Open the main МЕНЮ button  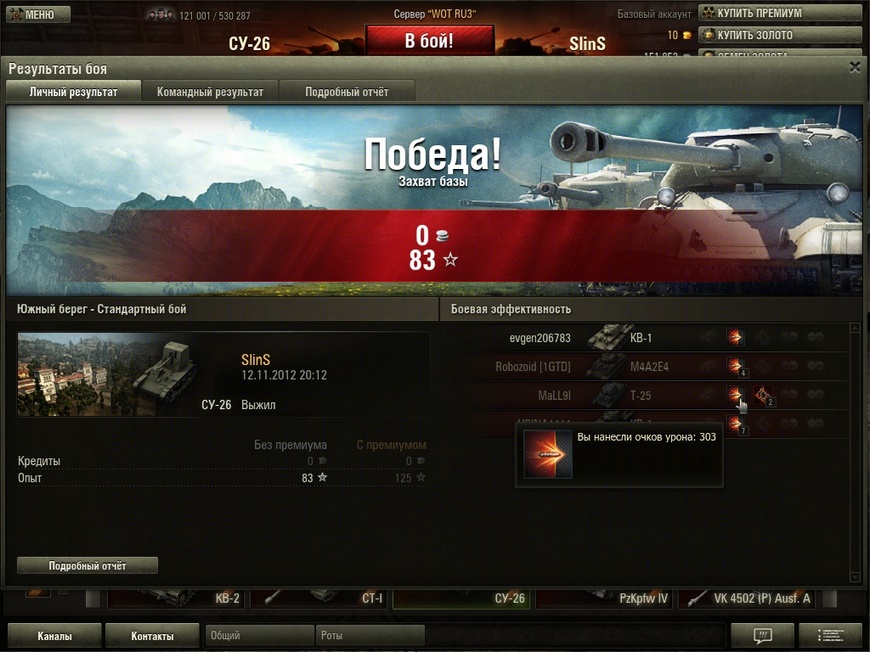click(36, 15)
